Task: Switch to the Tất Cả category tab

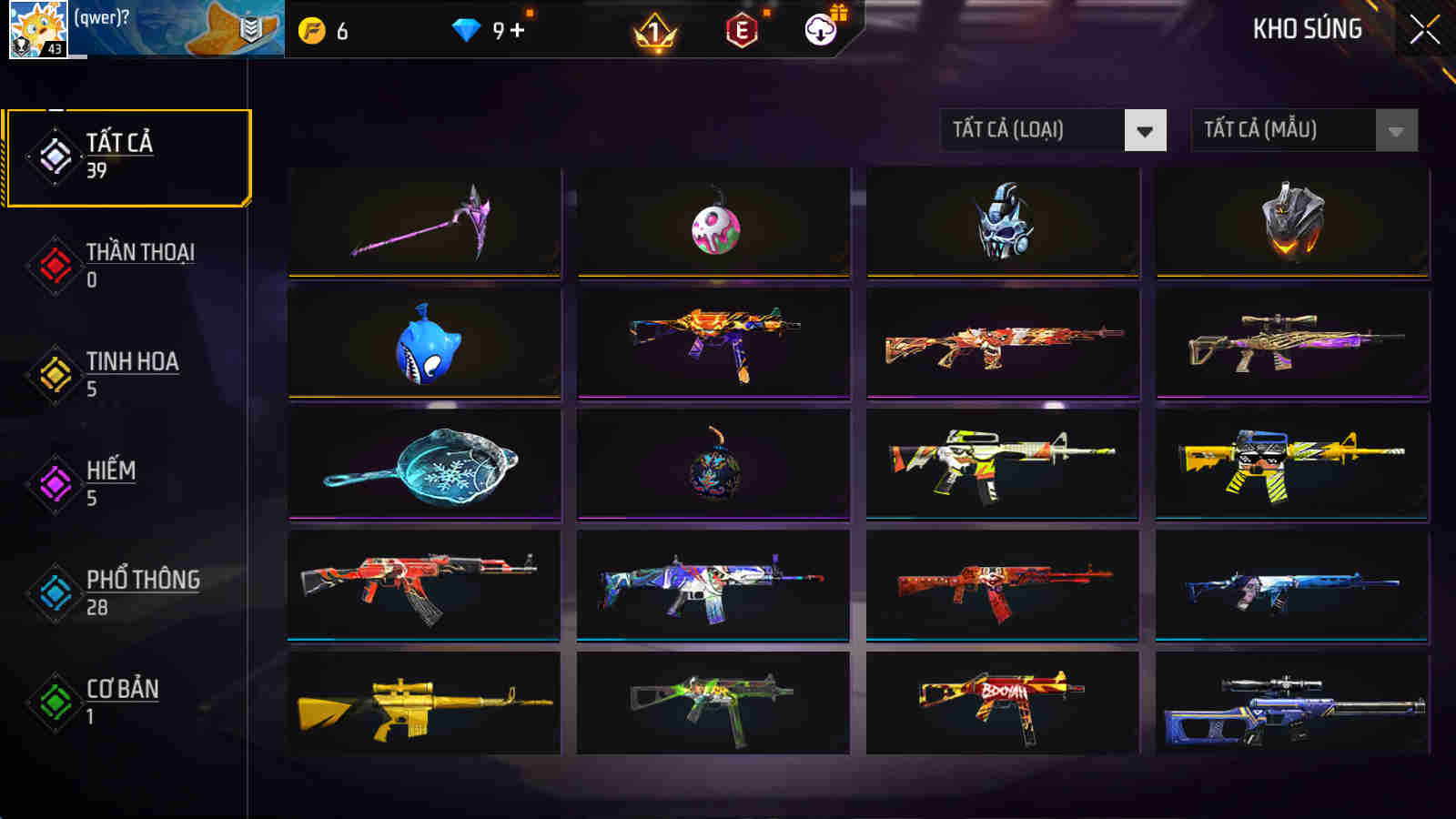Action: pos(127,155)
